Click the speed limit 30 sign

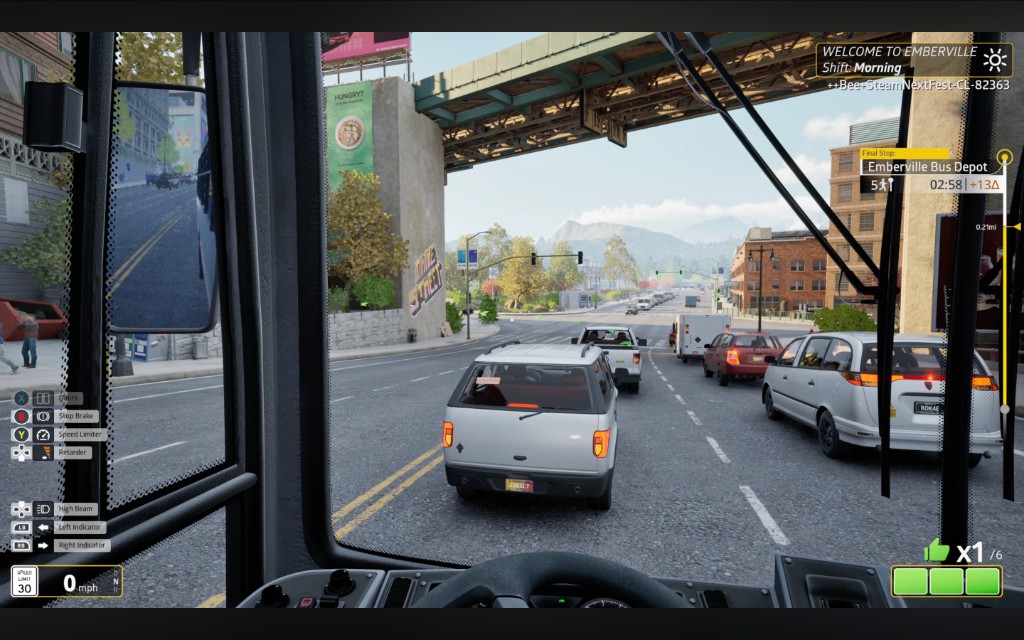tap(24, 581)
